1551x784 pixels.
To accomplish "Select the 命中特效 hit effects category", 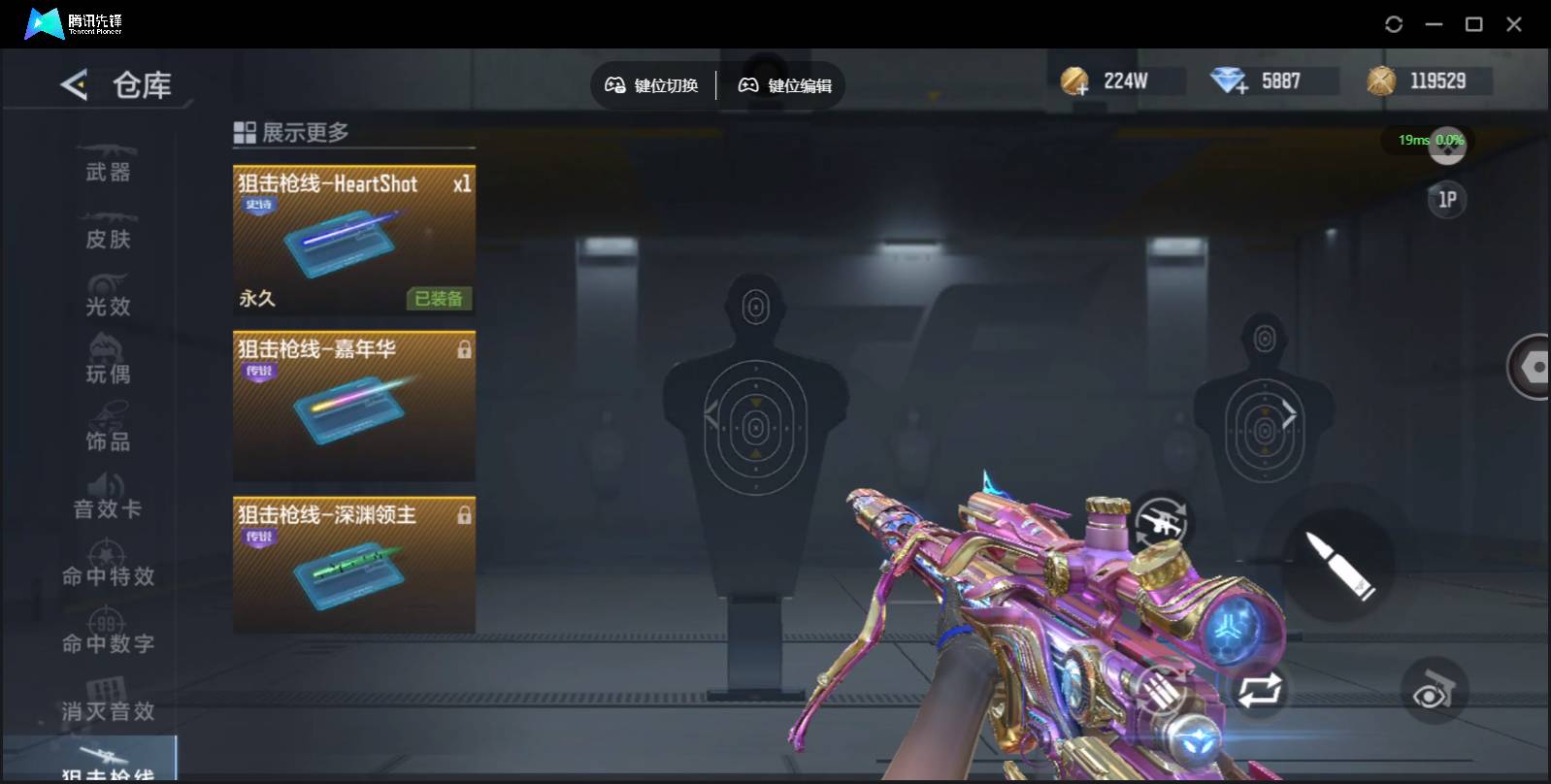I will [108, 568].
